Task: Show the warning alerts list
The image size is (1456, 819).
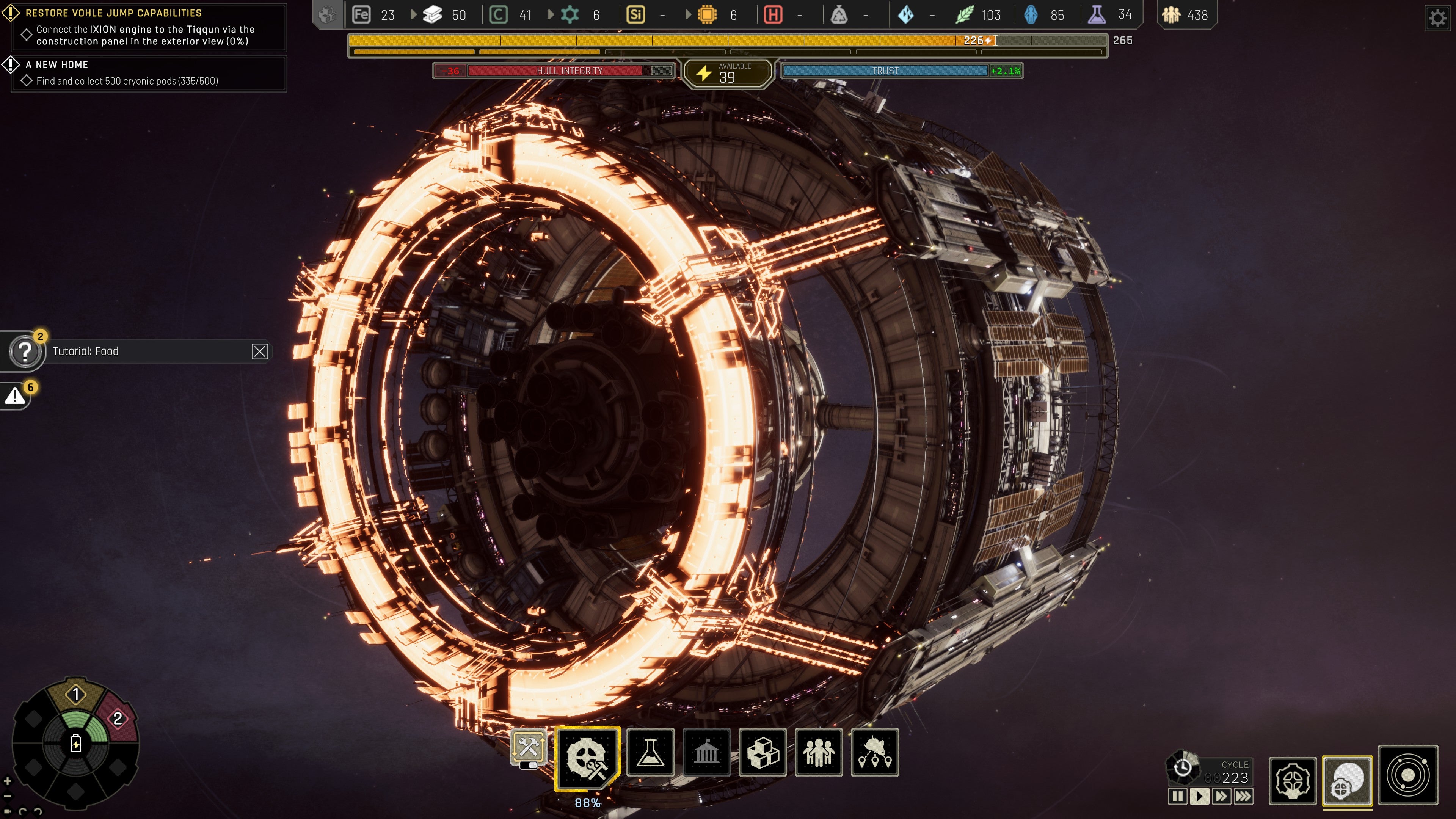Action: [15, 396]
